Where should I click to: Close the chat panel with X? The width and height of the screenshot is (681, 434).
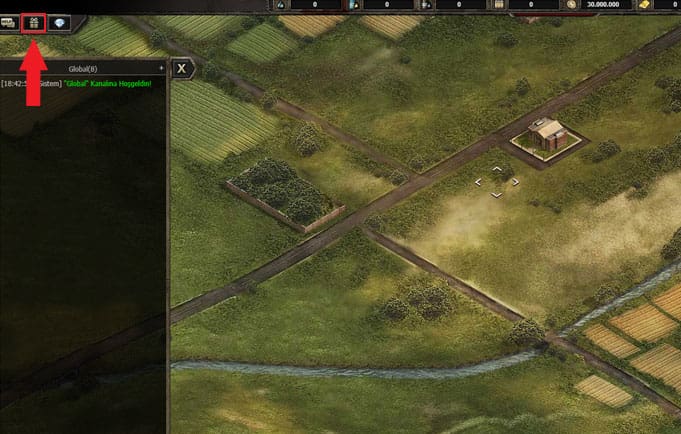pyautogui.click(x=182, y=69)
